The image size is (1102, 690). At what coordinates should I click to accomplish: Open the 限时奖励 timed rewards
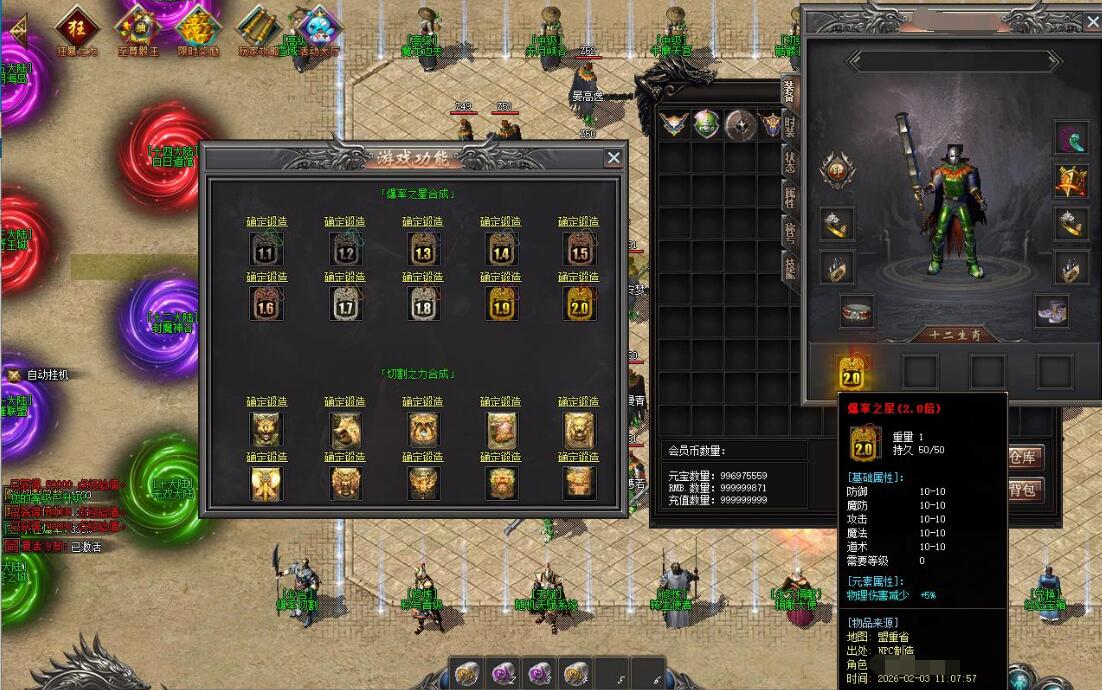click(x=198, y=25)
